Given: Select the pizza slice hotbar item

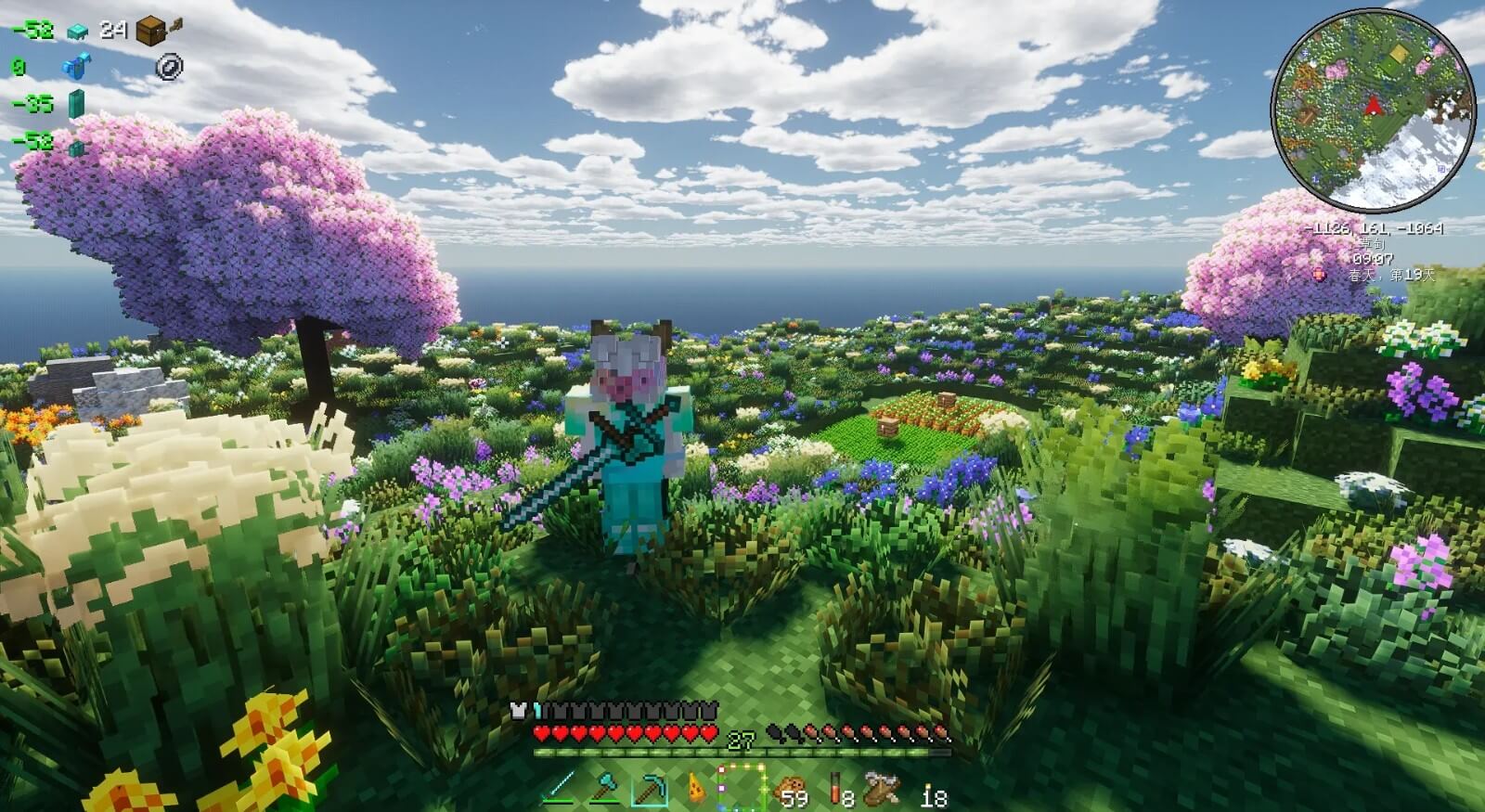Looking at the screenshot, I should 696,789.
